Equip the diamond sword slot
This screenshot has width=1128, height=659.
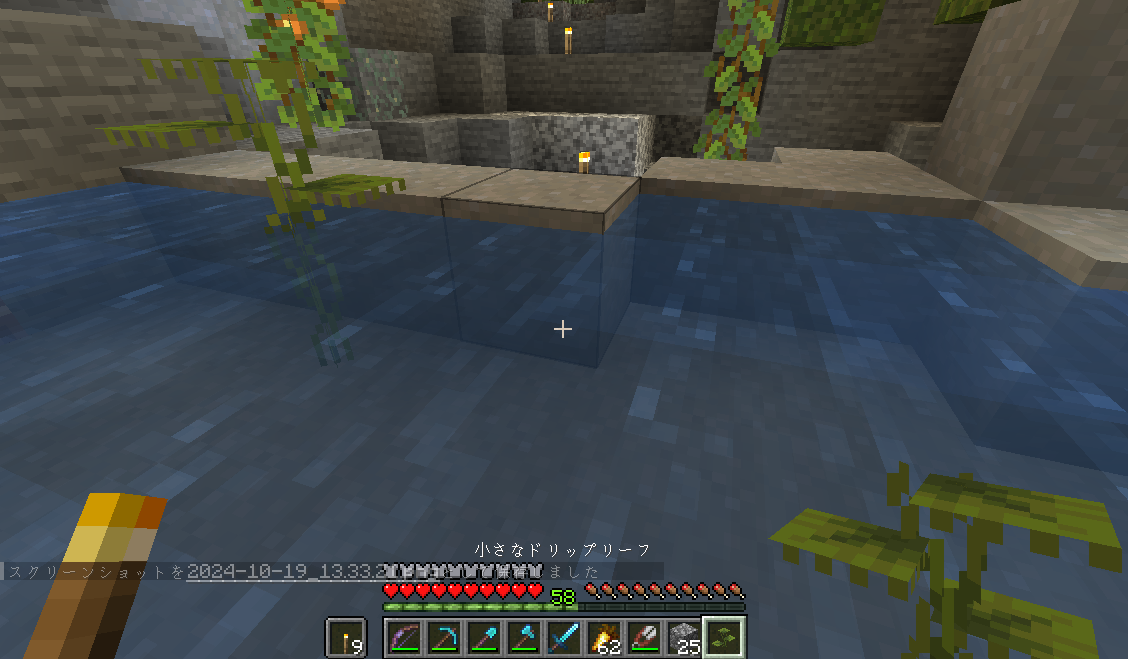563,637
